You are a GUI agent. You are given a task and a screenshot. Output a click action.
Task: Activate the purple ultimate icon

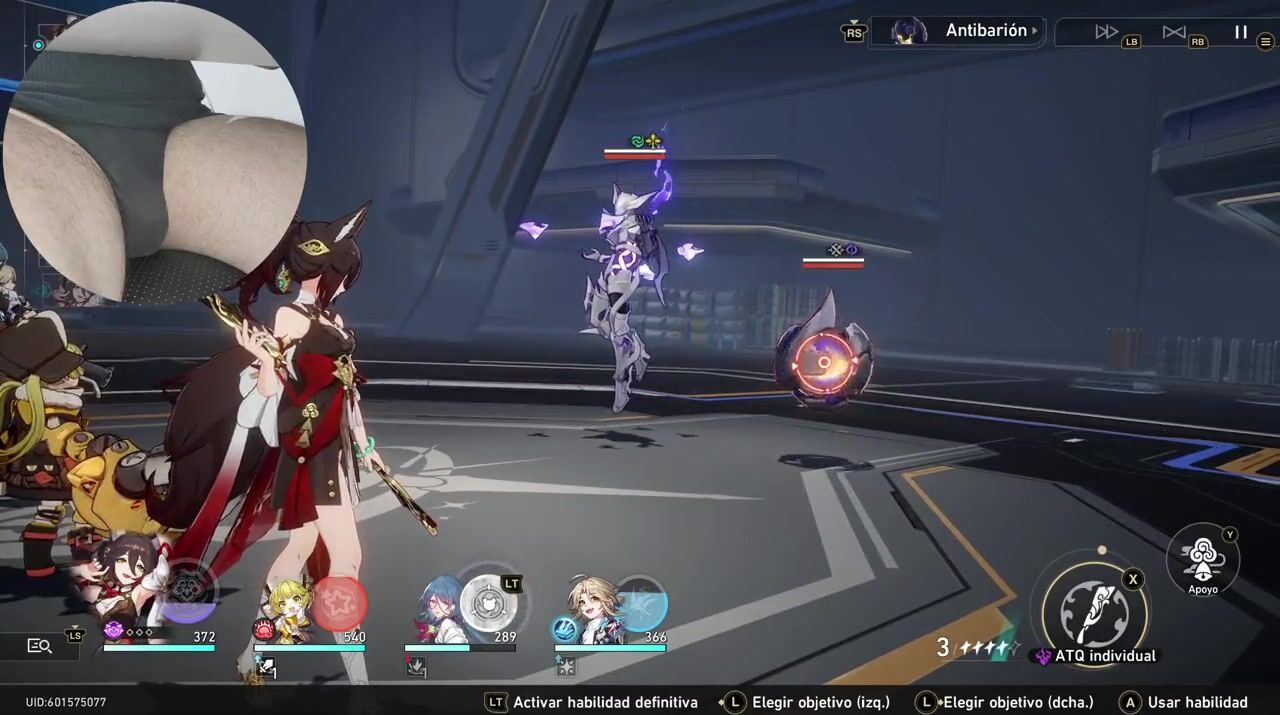click(187, 594)
